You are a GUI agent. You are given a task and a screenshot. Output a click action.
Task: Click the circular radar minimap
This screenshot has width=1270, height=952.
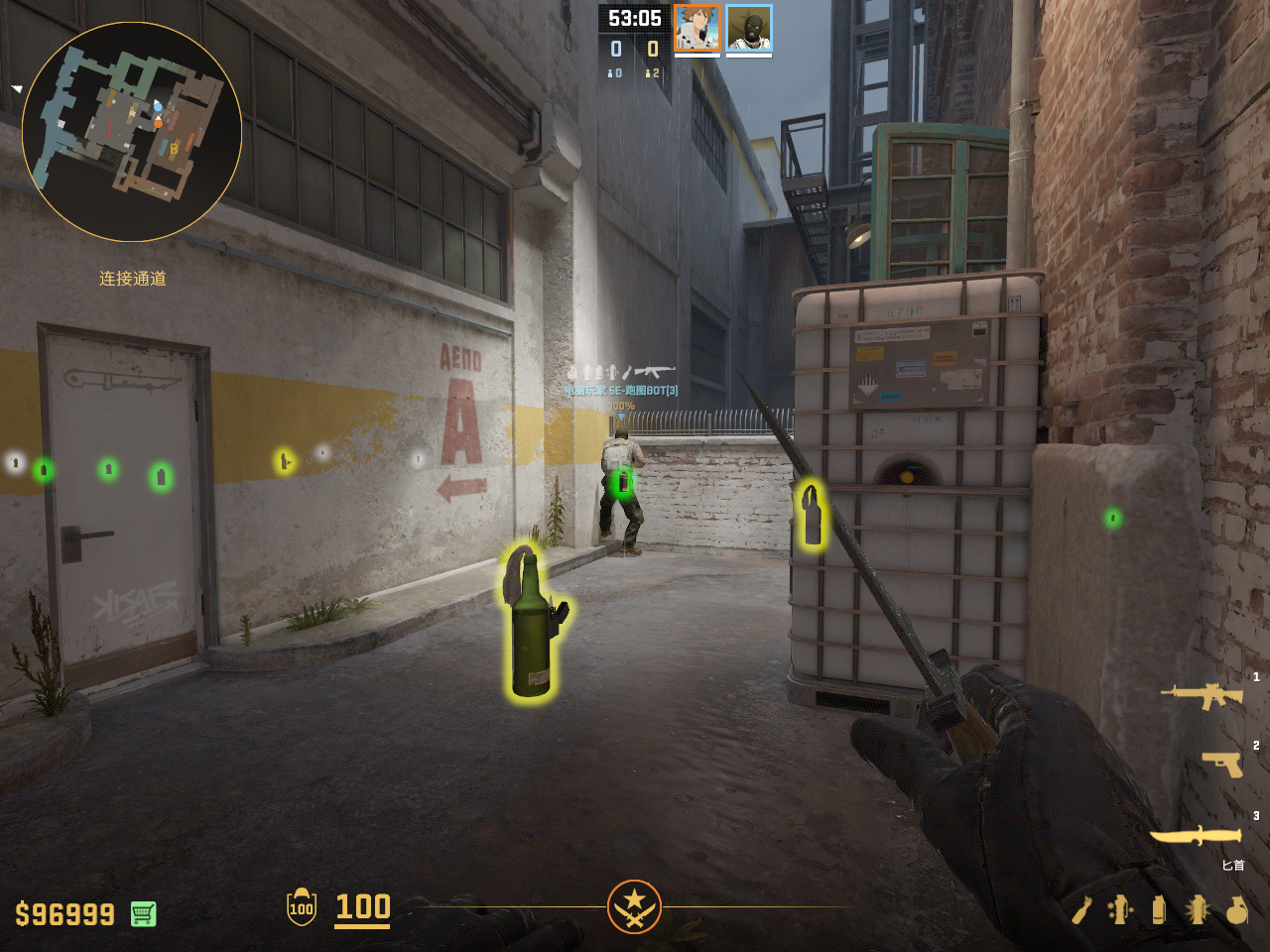tap(132, 132)
